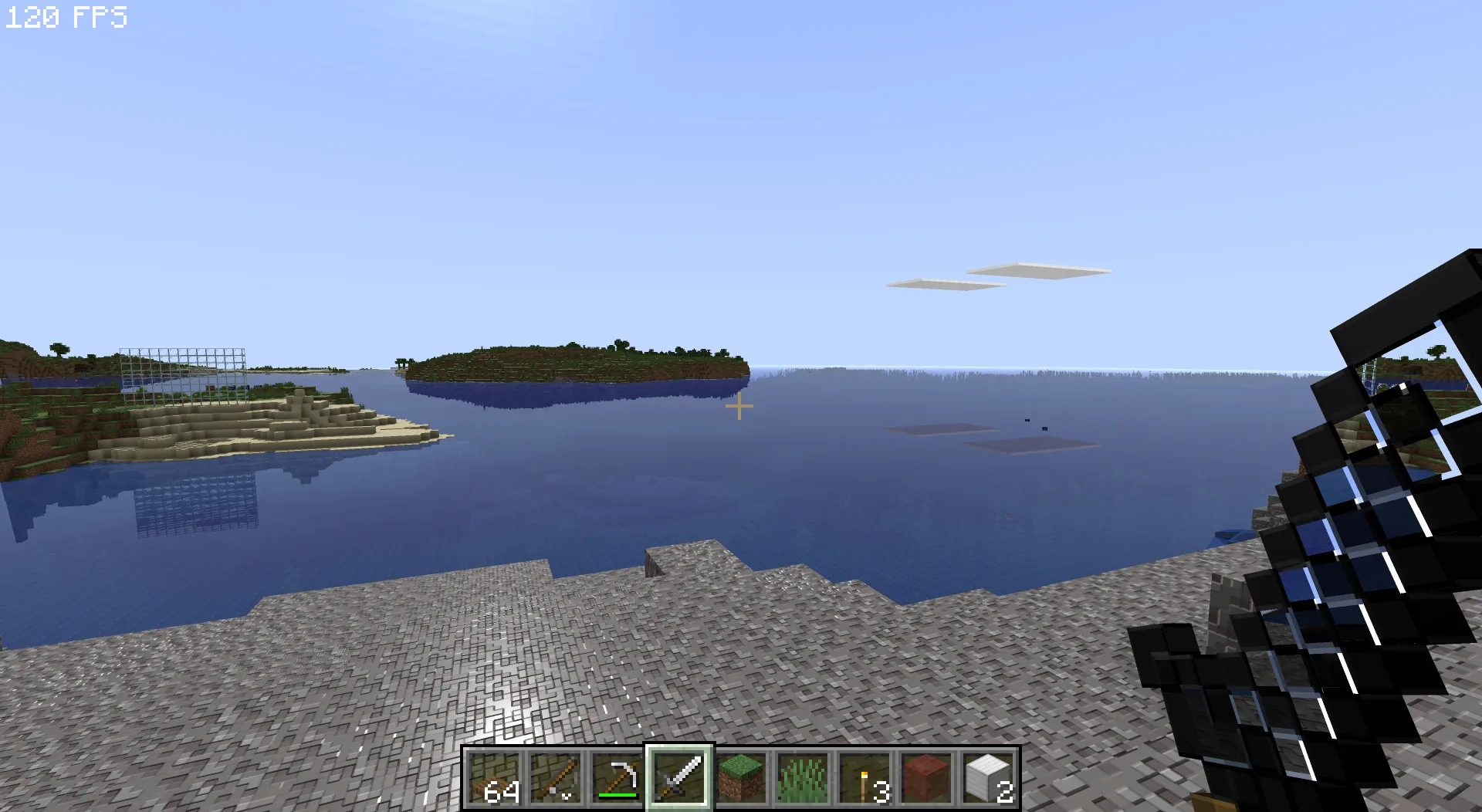Image resolution: width=1482 pixels, height=812 pixels.
Task: Choose the iron pickaxe slot
Action: tap(617, 778)
